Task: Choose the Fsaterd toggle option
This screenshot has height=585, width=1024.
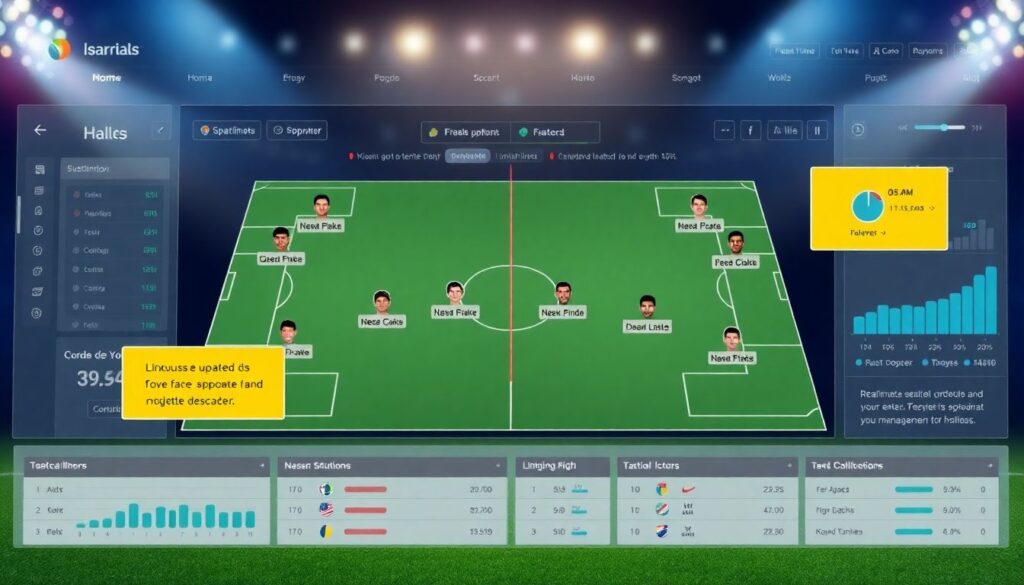Action: coord(555,132)
